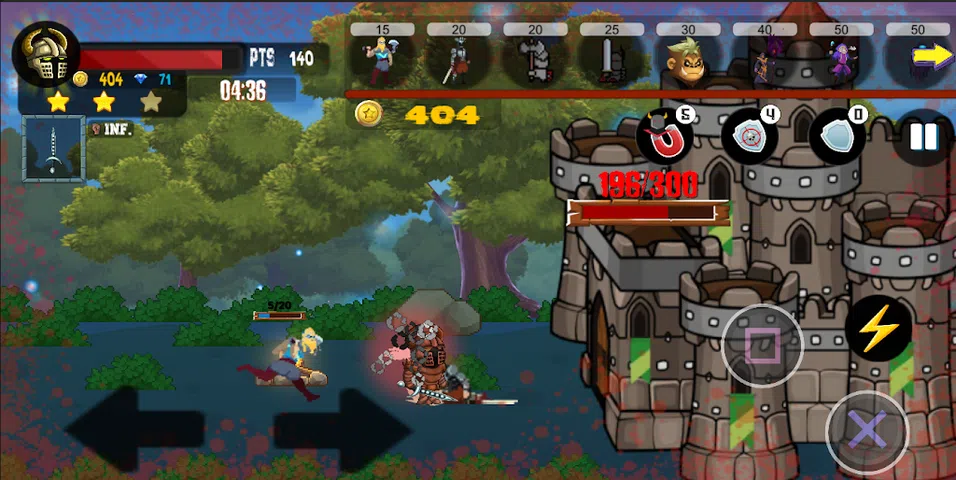Viewport: 956px width, 480px height.
Task: Summon the gorilla unit costing 30
Action: [687, 60]
